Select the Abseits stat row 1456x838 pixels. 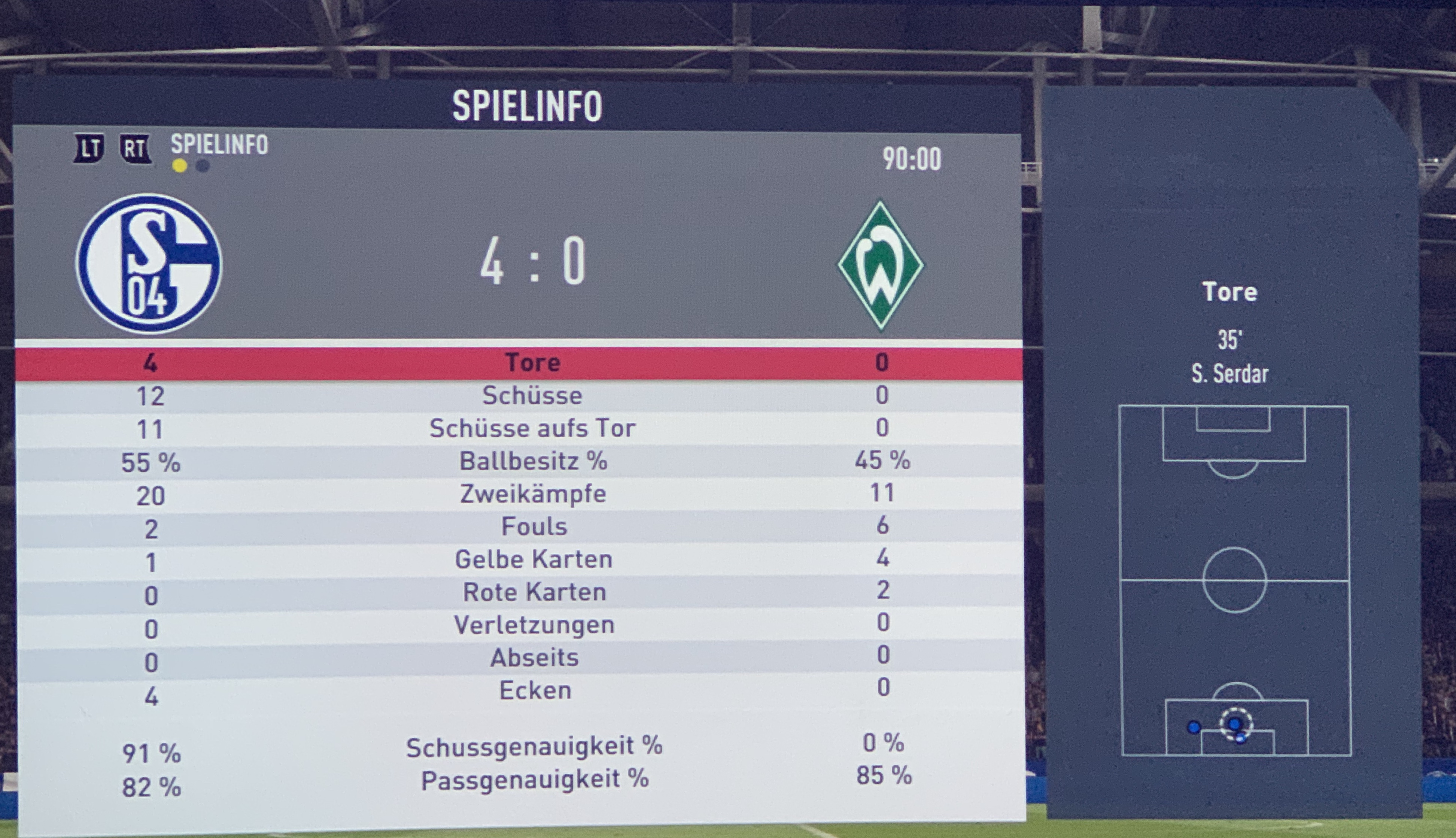pyautogui.click(x=534, y=658)
